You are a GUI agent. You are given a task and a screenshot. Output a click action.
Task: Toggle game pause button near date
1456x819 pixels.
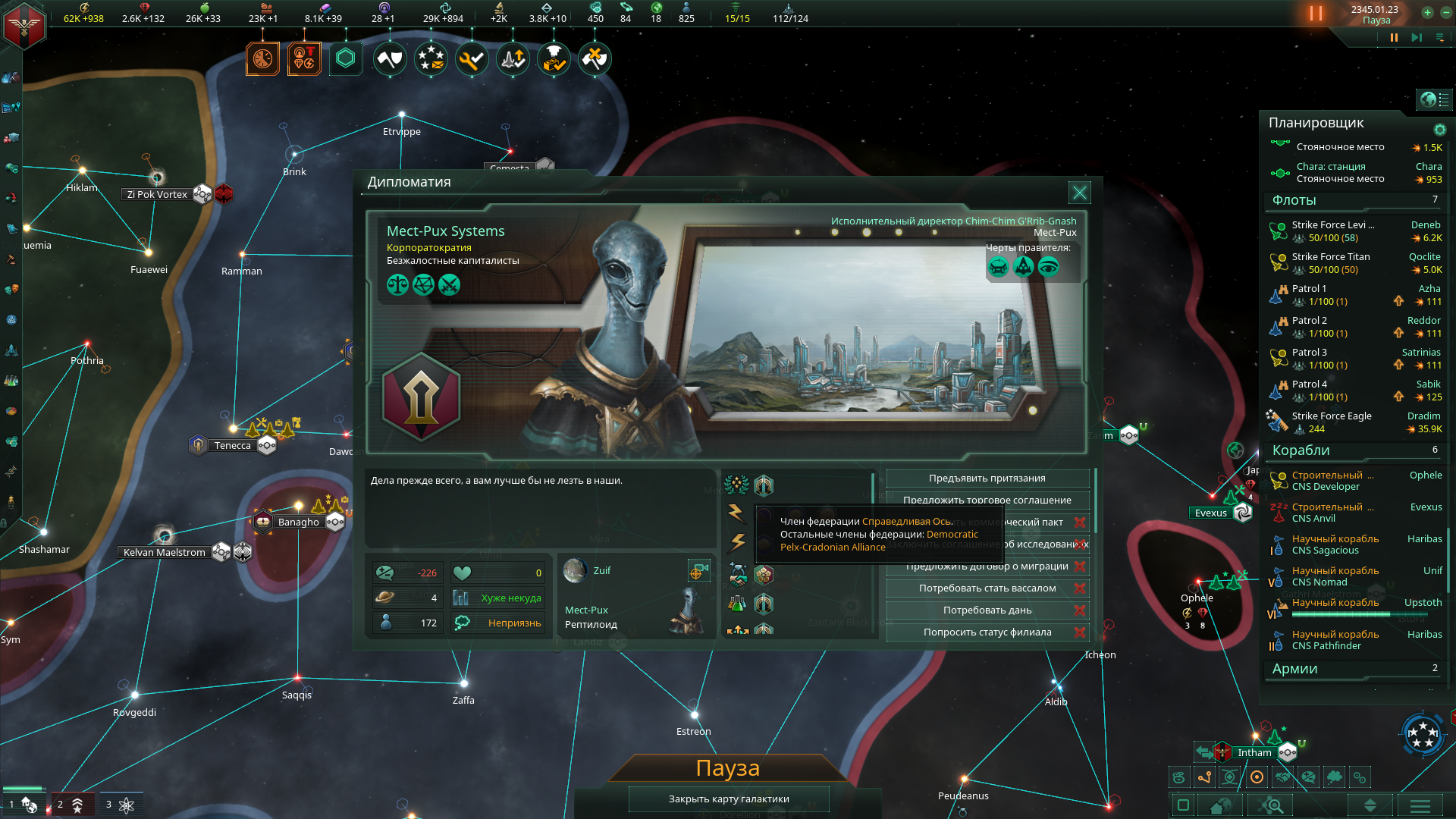pos(1393,37)
